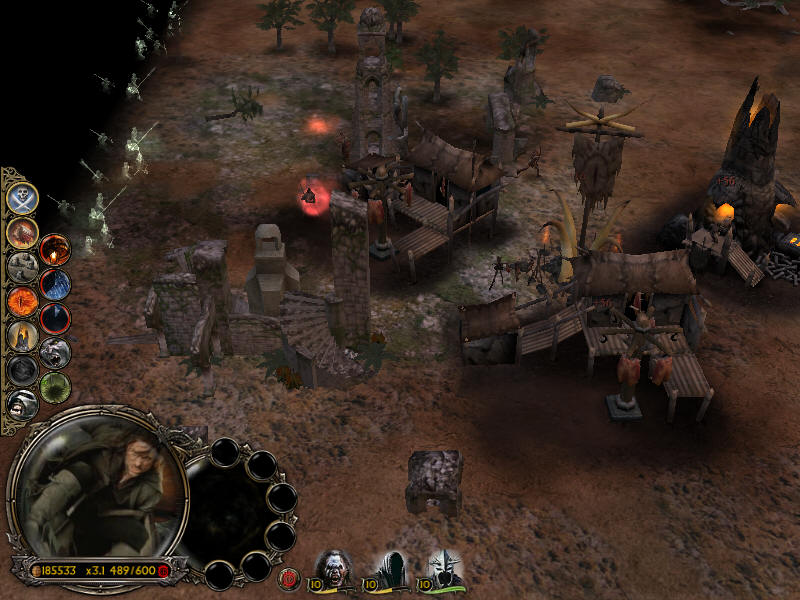Select the pale-faced orc hero portrait
This screenshot has height=600, width=800.
[x=333, y=568]
